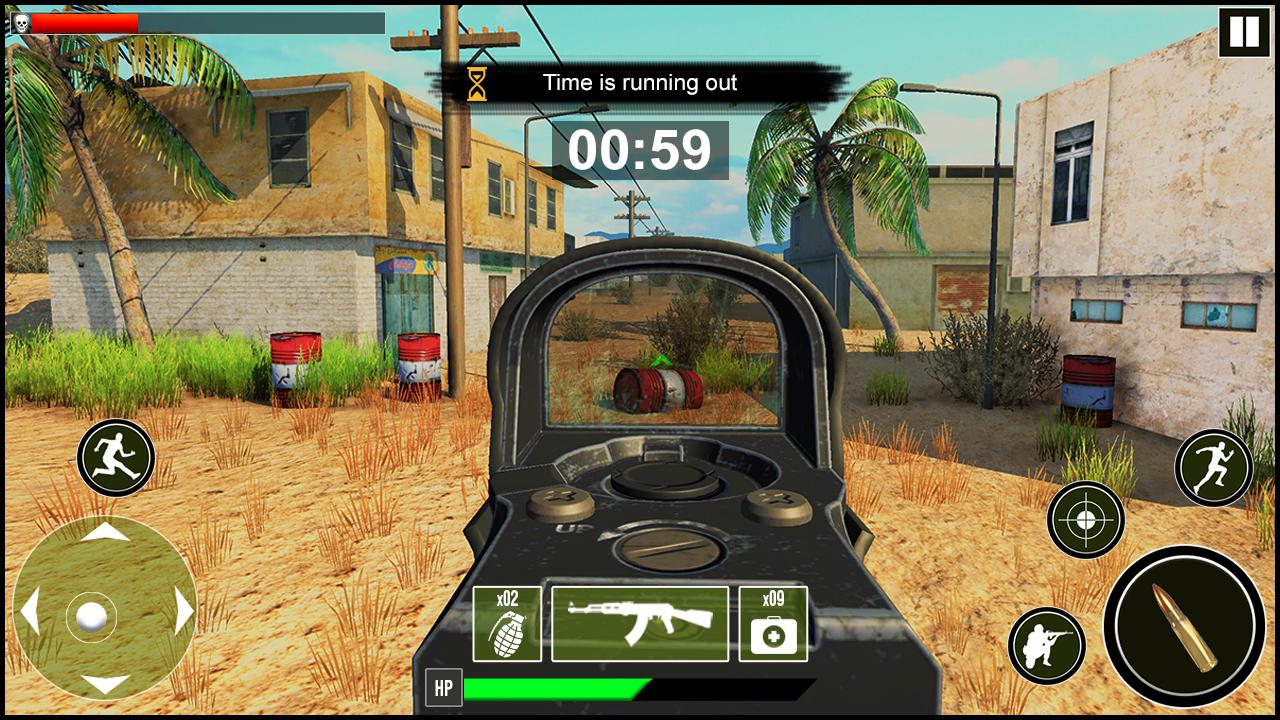The width and height of the screenshot is (1280, 720).
Task: Toggle aim with the crosshair scope button
Action: click(1086, 519)
